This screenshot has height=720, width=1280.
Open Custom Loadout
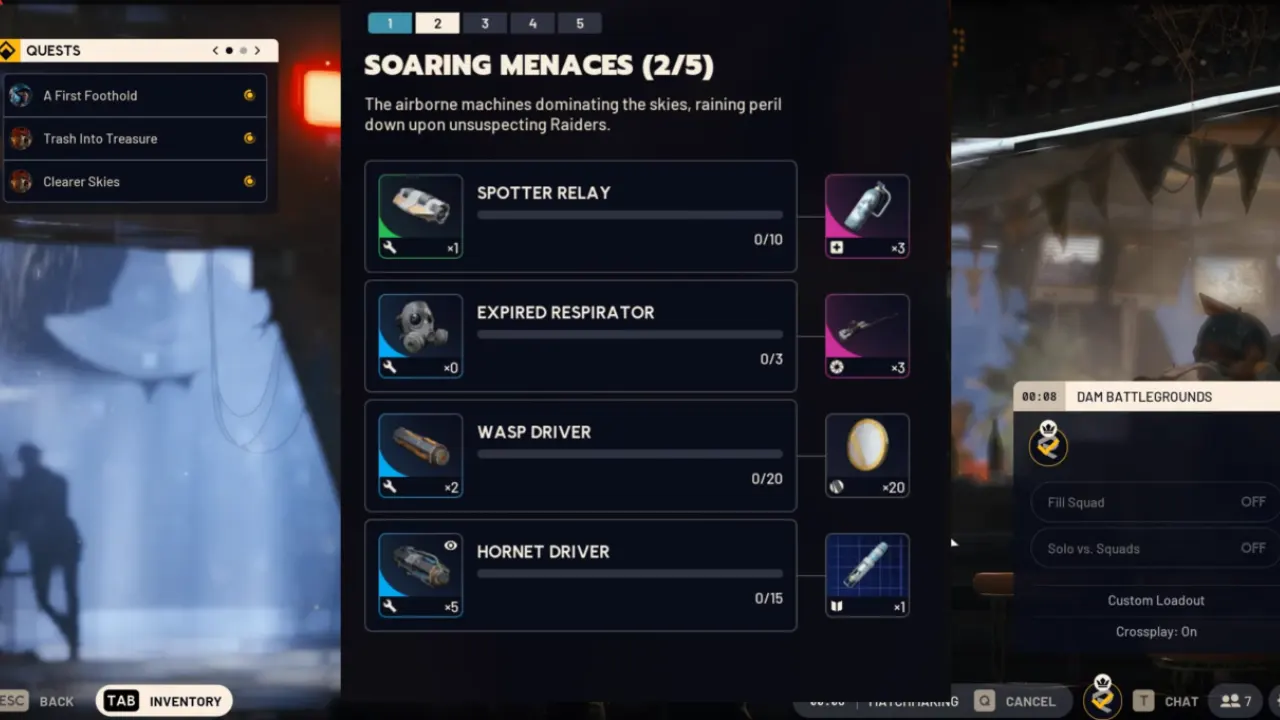(x=1156, y=600)
